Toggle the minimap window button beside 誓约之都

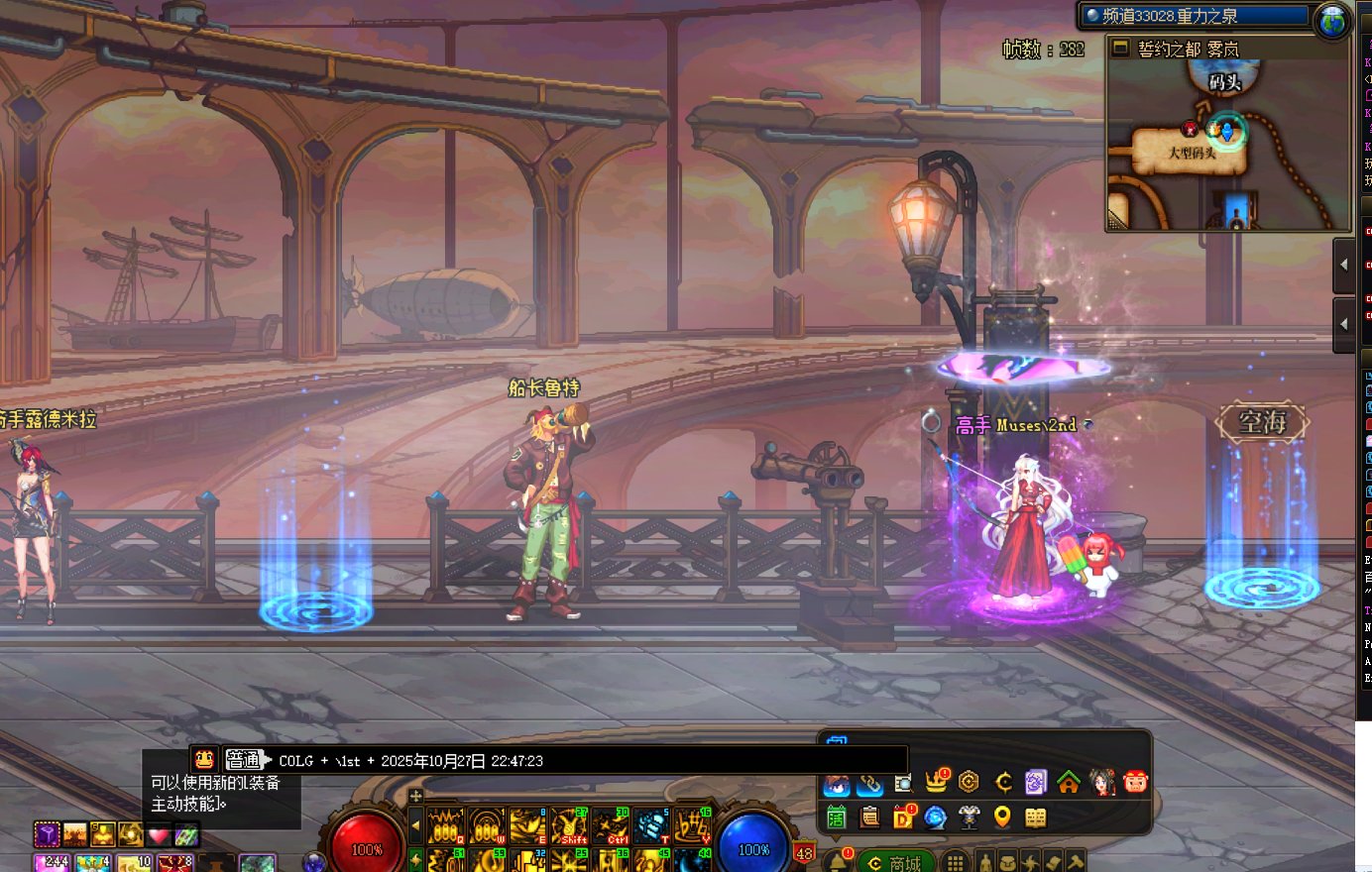pyautogui.click(x=1121, y=48)
